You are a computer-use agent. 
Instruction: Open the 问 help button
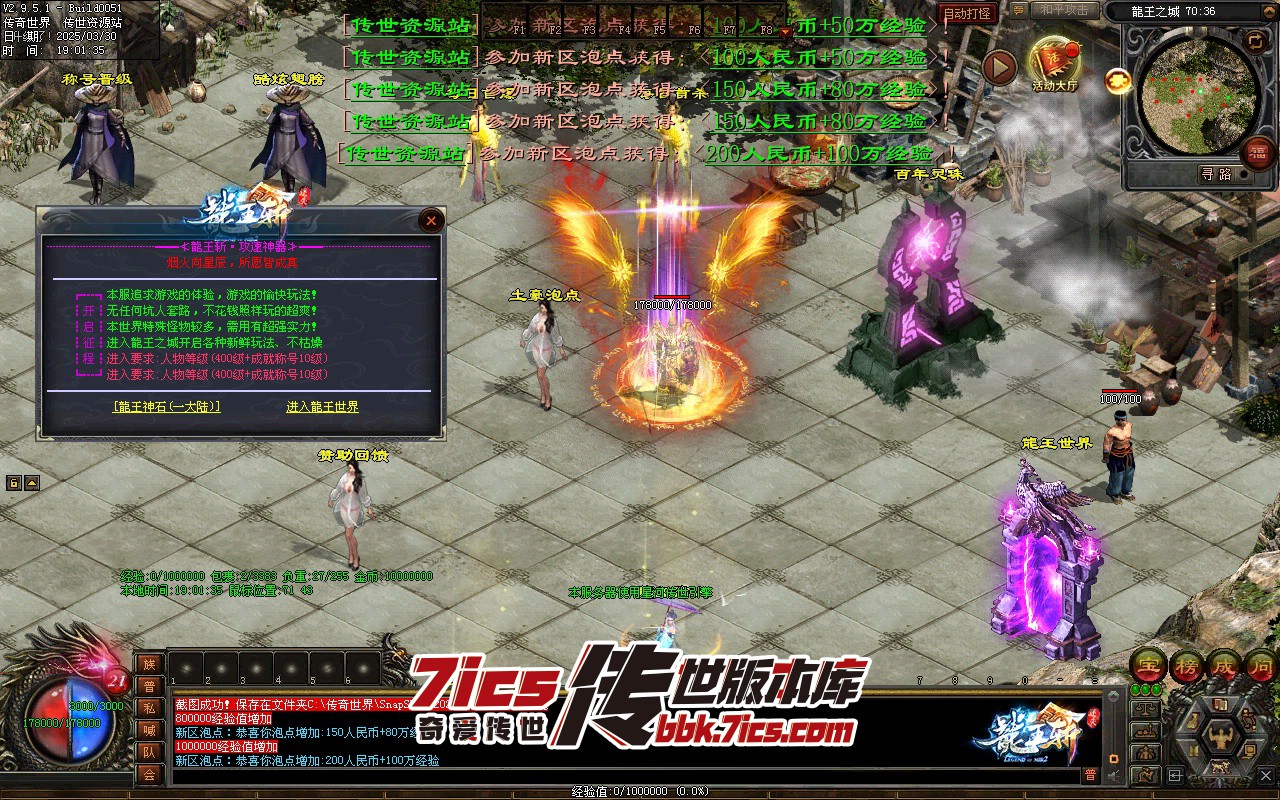1260,664
